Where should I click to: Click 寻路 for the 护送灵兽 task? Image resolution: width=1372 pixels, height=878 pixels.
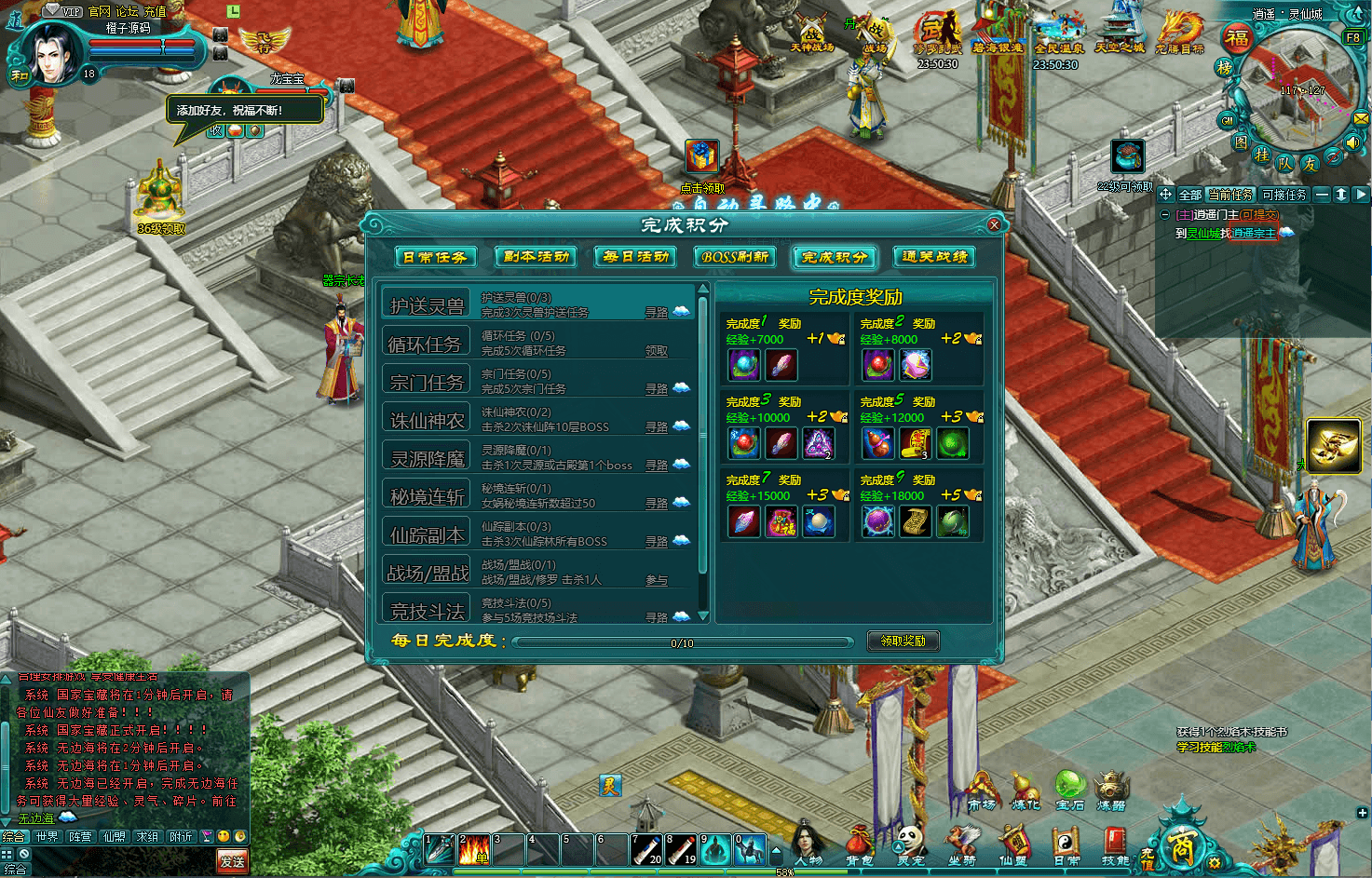click(x=657, y=313)
